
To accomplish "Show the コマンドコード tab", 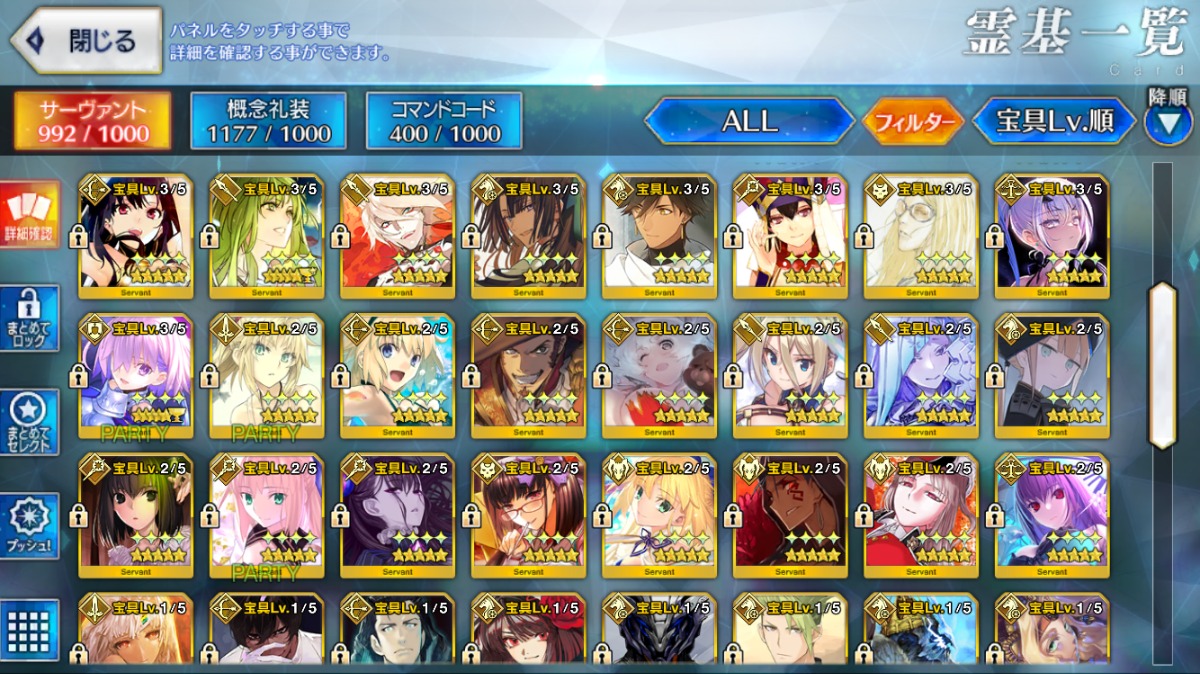I will (x=444, y=121).
